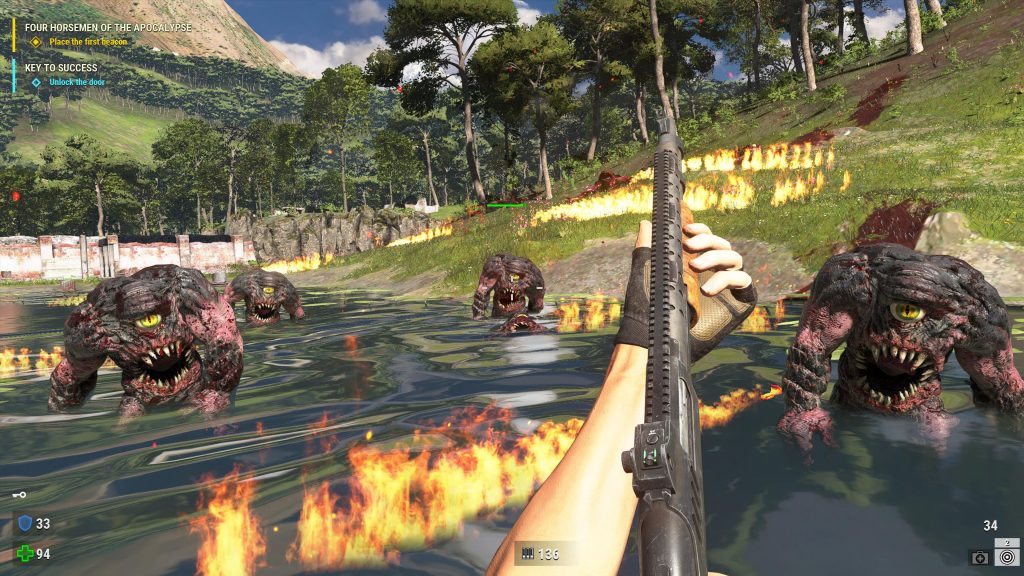The image size is (1024, 576).
Task: Click the cyan diamond unlock-door objective marker
Action: [36, 82]
